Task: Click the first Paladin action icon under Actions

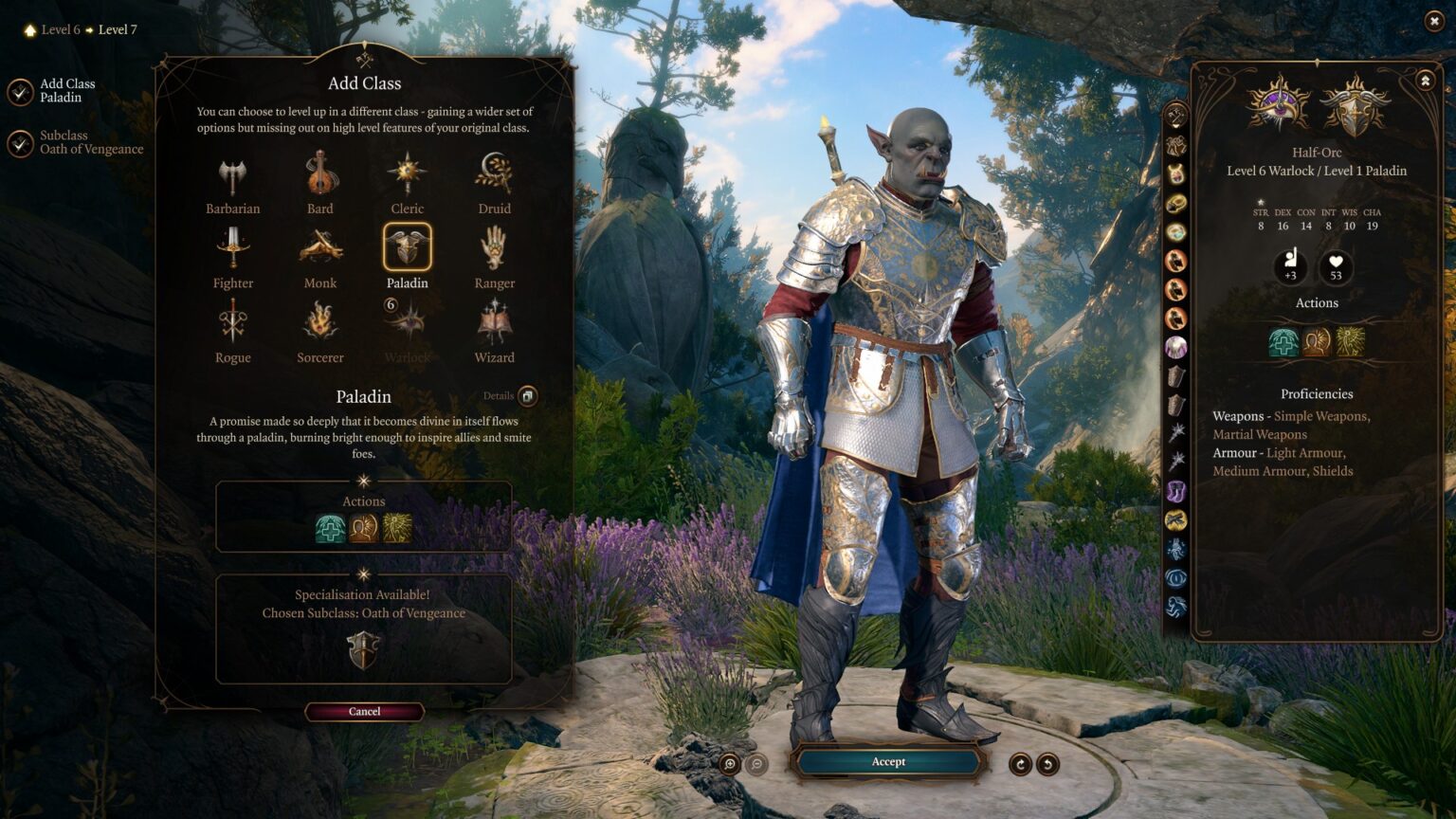Action: coord(331,527)
